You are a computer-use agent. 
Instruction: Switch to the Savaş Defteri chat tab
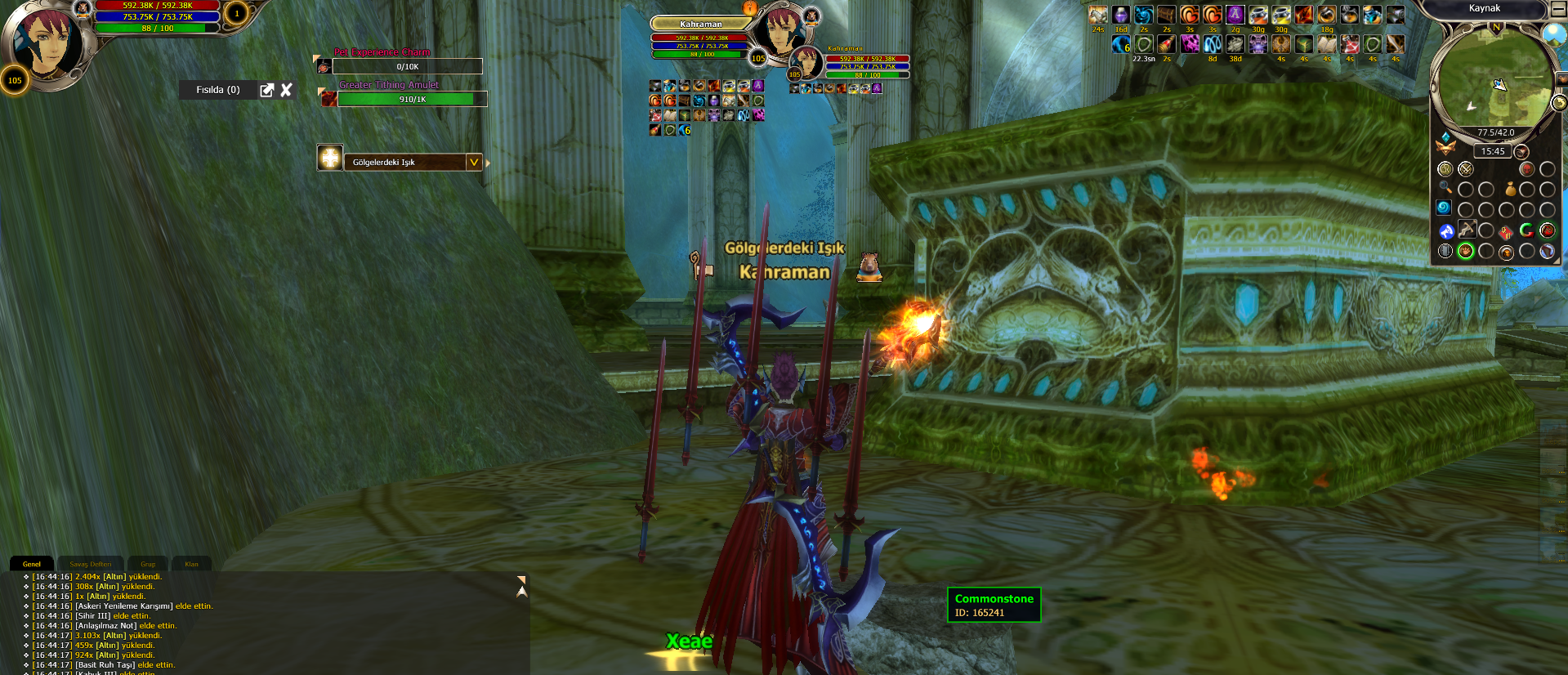91,564
